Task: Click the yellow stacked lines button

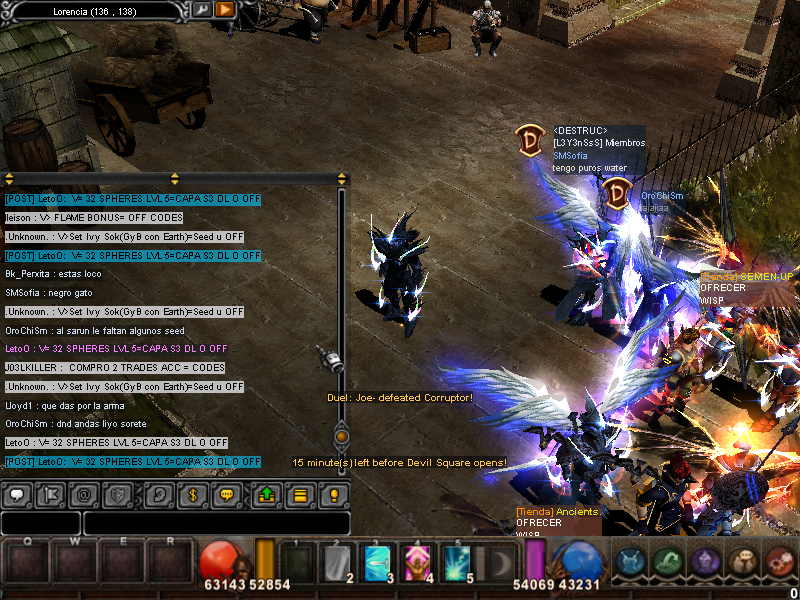Action: (299, 494)
